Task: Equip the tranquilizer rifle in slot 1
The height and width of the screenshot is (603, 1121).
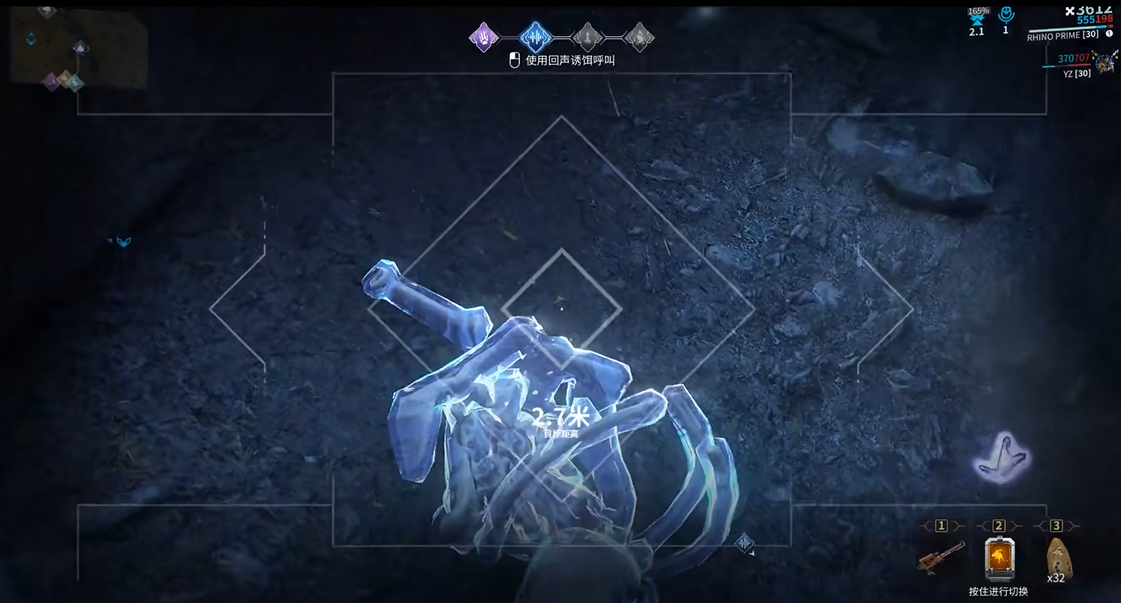Action: [941, 558]
